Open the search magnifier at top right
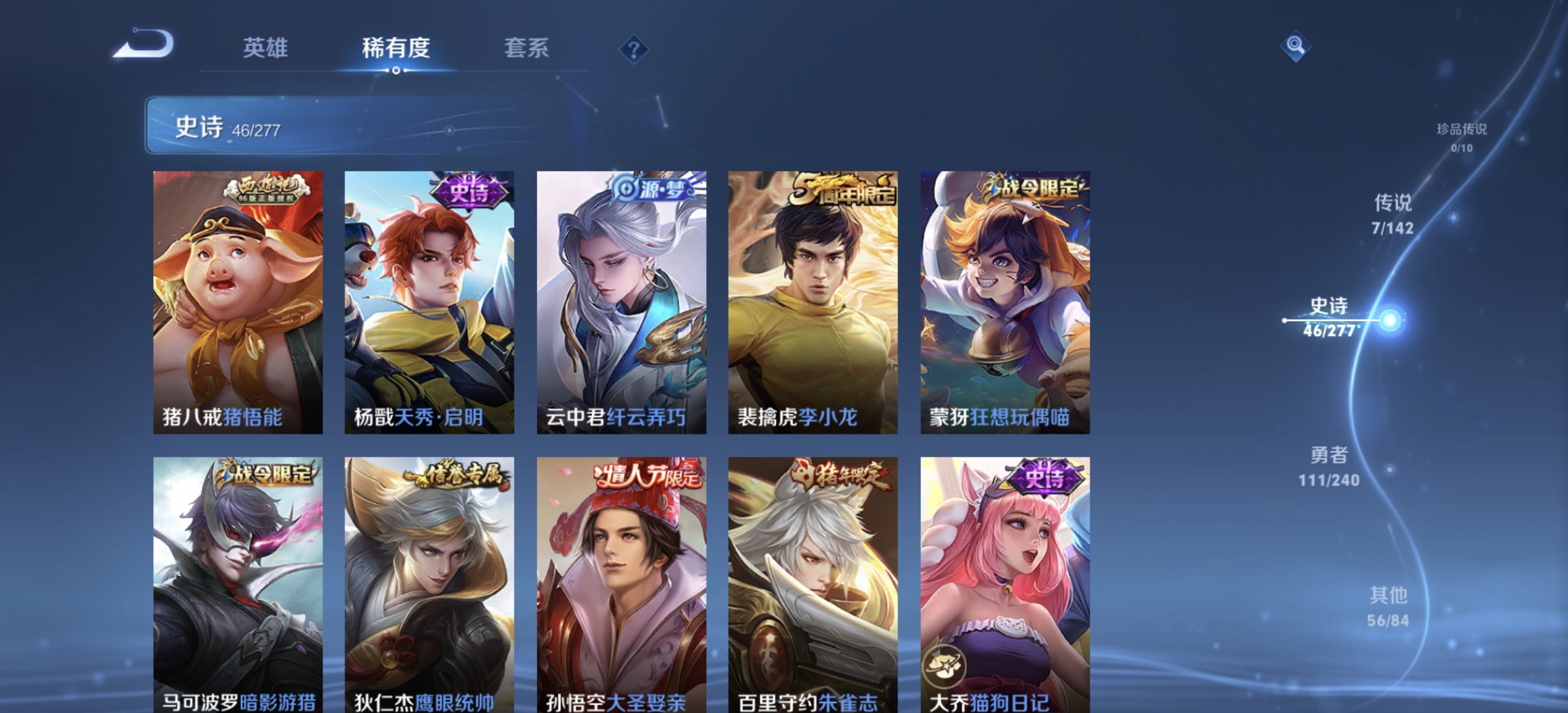The width and height of the screenshot is (1568, 713). (x=1295, y=47)
